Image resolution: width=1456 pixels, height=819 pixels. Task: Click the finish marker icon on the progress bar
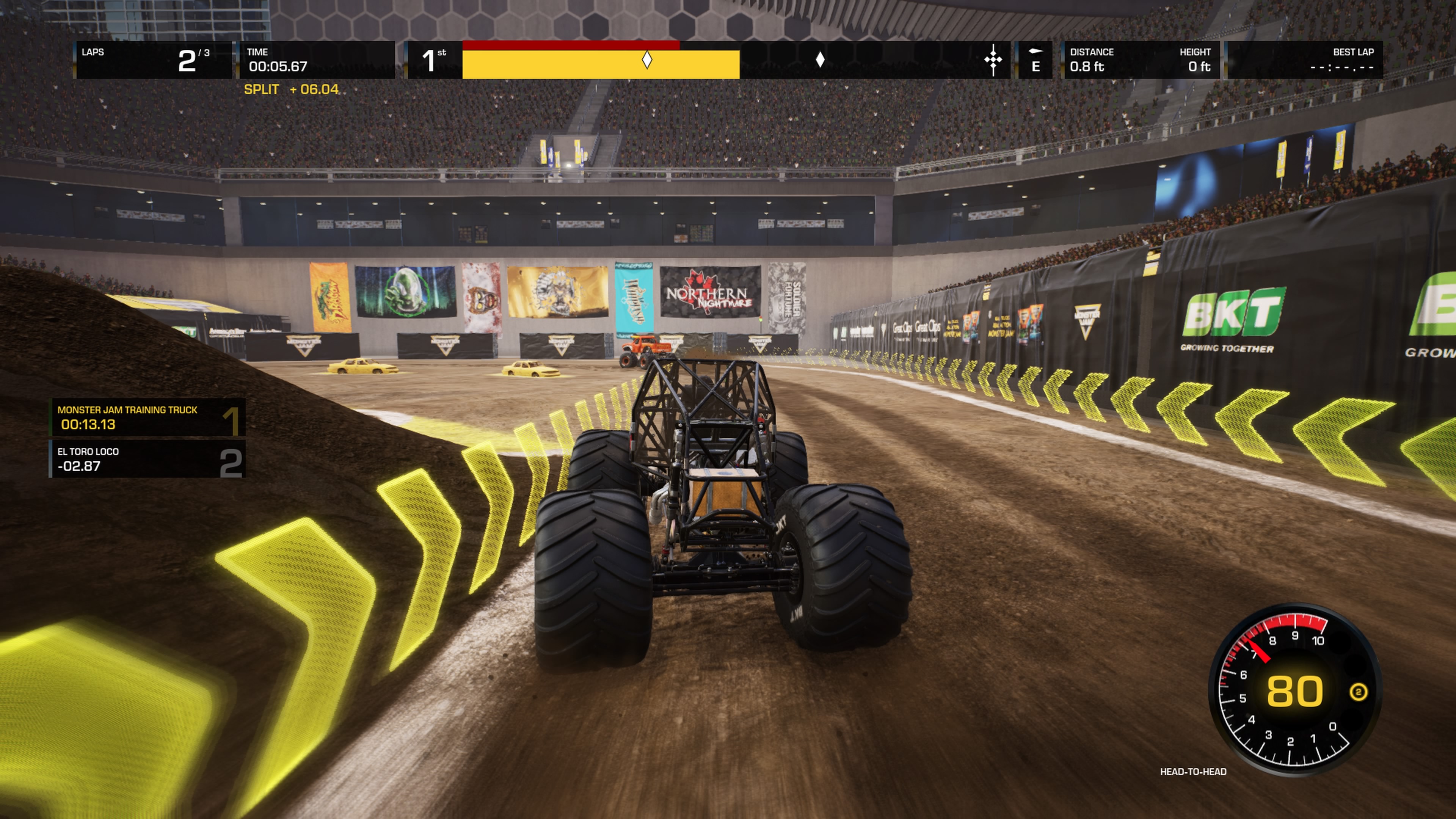pos(993,60)
